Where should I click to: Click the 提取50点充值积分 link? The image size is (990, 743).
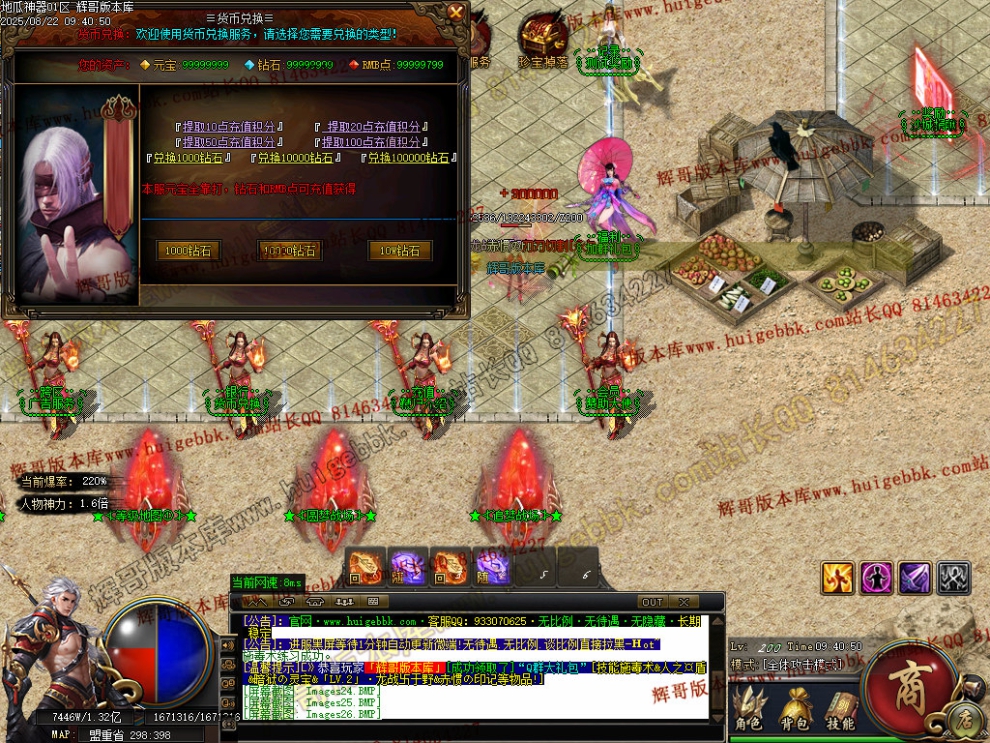click(x=230, y=142)
